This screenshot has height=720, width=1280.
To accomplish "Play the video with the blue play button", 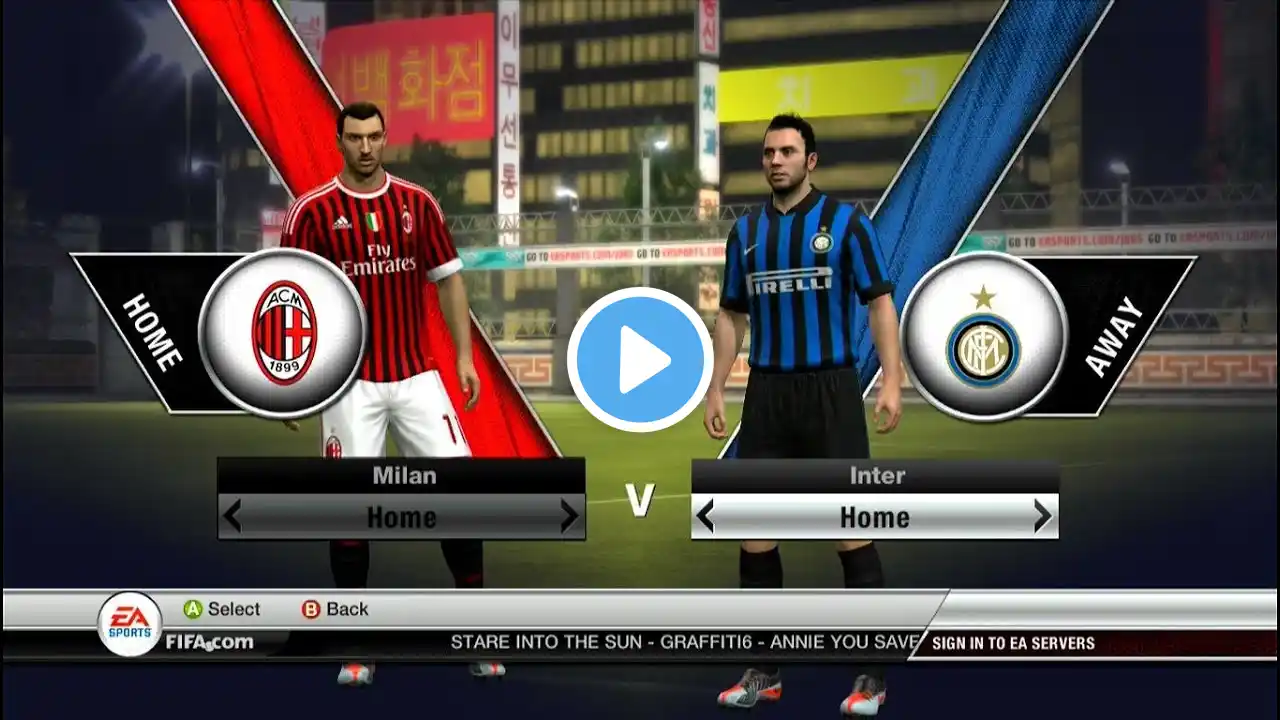I will tap(640, 360).
